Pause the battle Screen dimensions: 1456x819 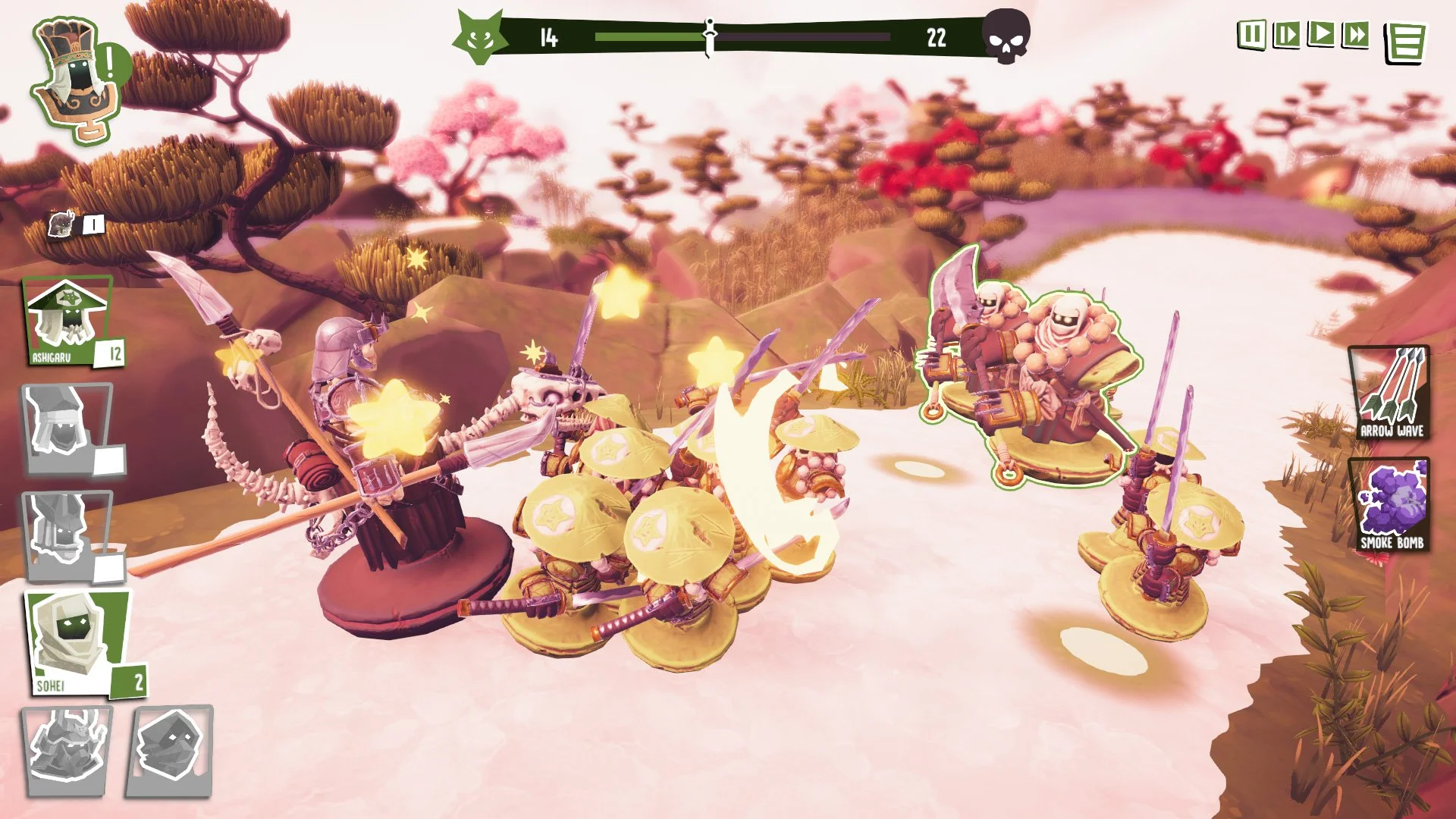pyautogui.click(x=1251, y=34)
